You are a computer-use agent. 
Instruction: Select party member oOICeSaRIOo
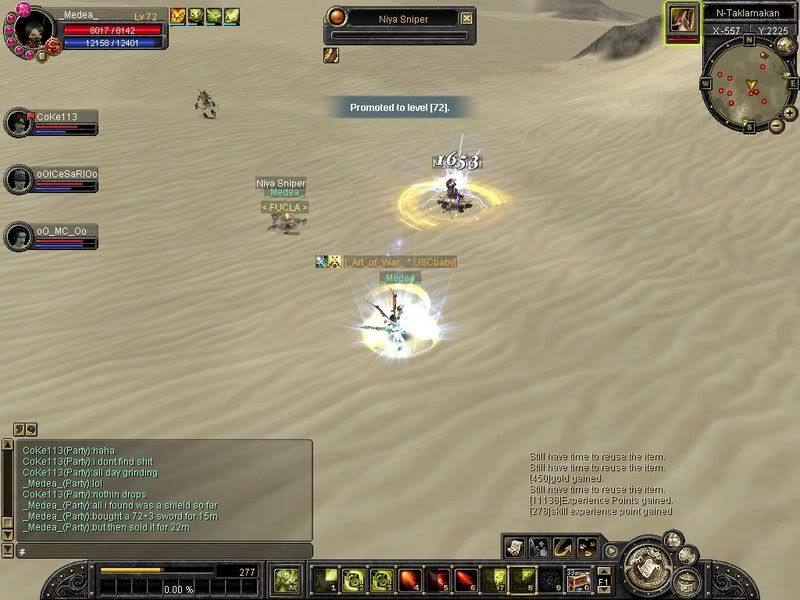pos(20,179)
